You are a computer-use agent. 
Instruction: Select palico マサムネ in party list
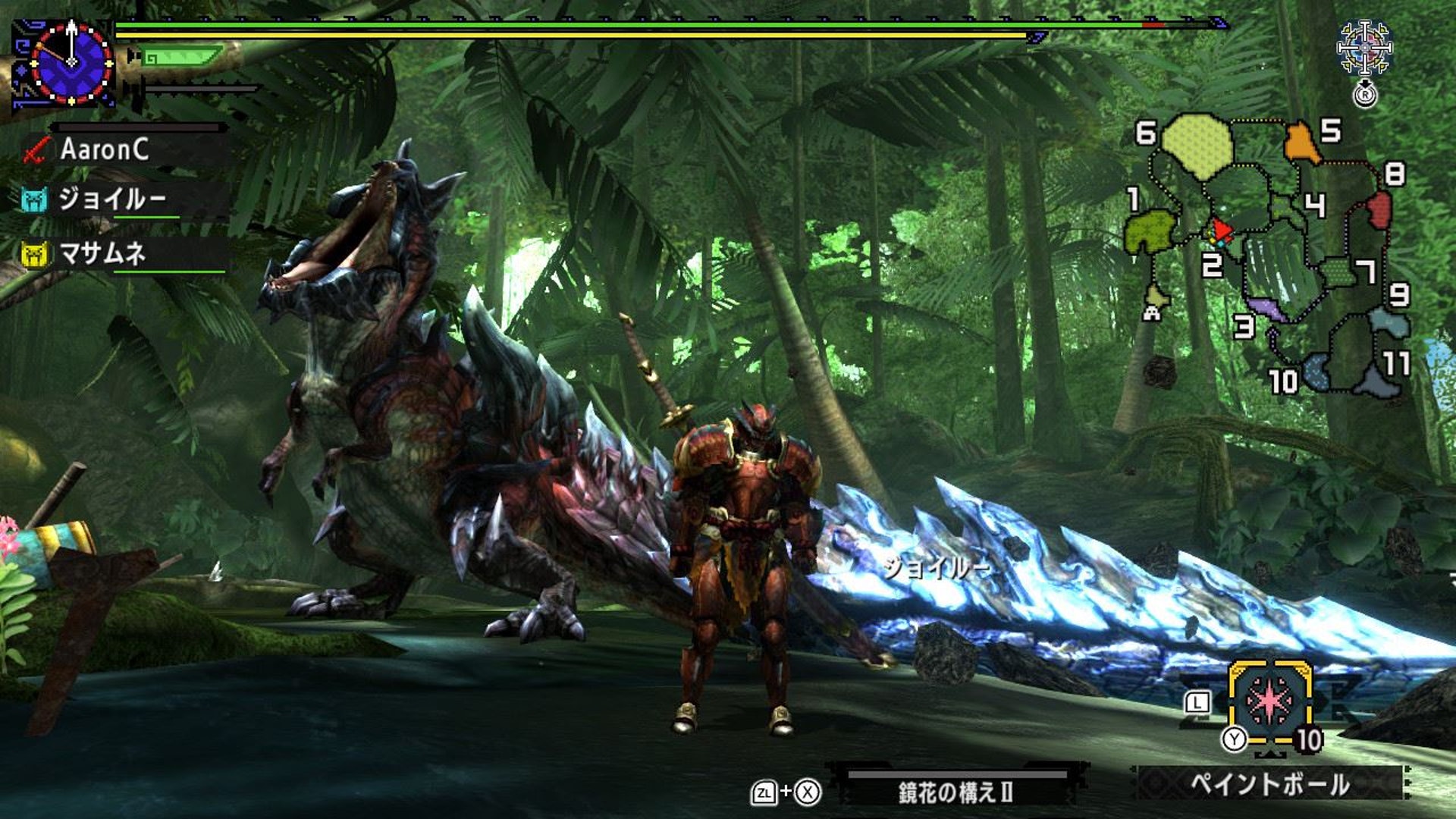click(102, 253)
